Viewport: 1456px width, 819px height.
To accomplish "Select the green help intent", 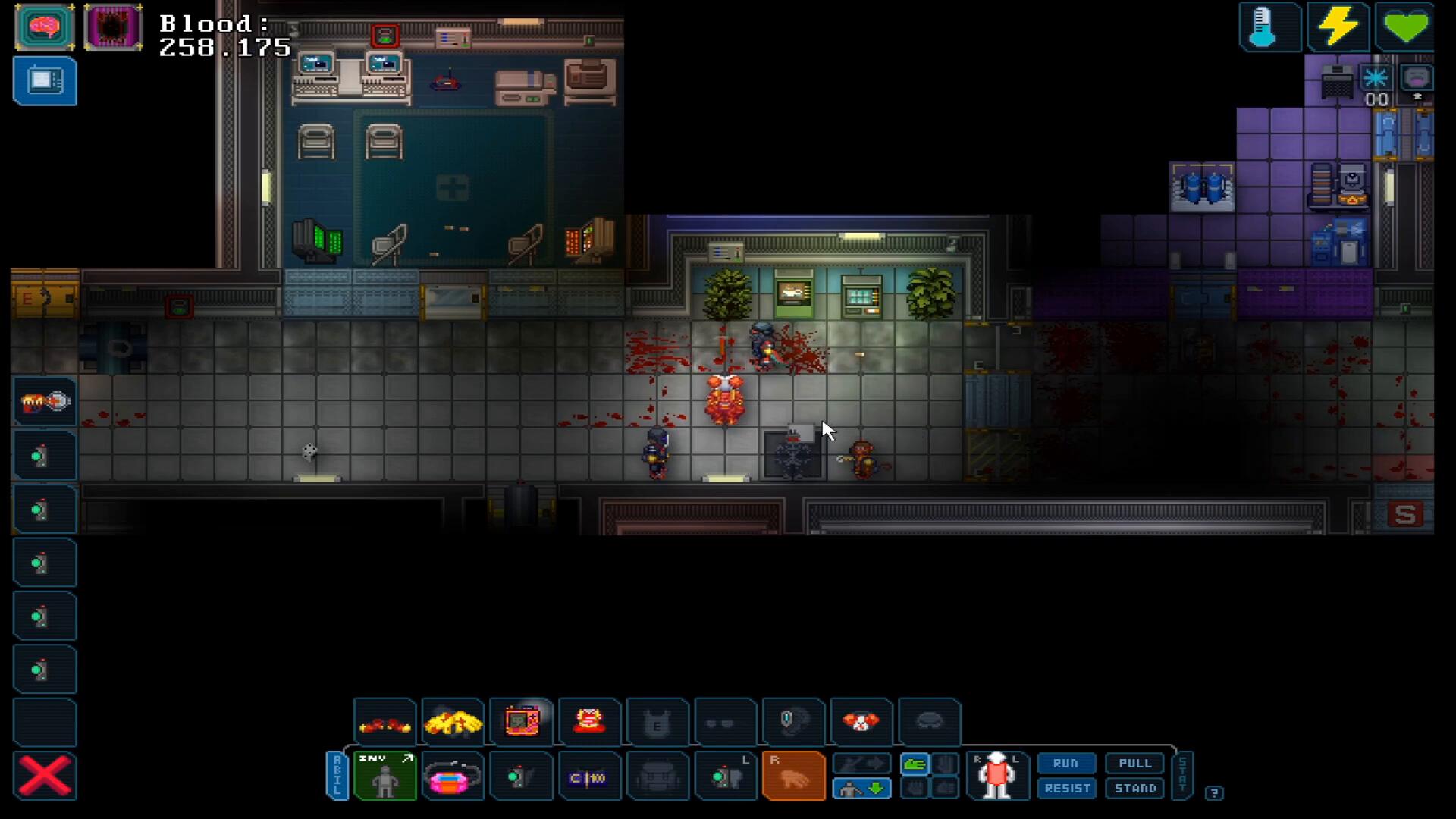I will (915, 764).
